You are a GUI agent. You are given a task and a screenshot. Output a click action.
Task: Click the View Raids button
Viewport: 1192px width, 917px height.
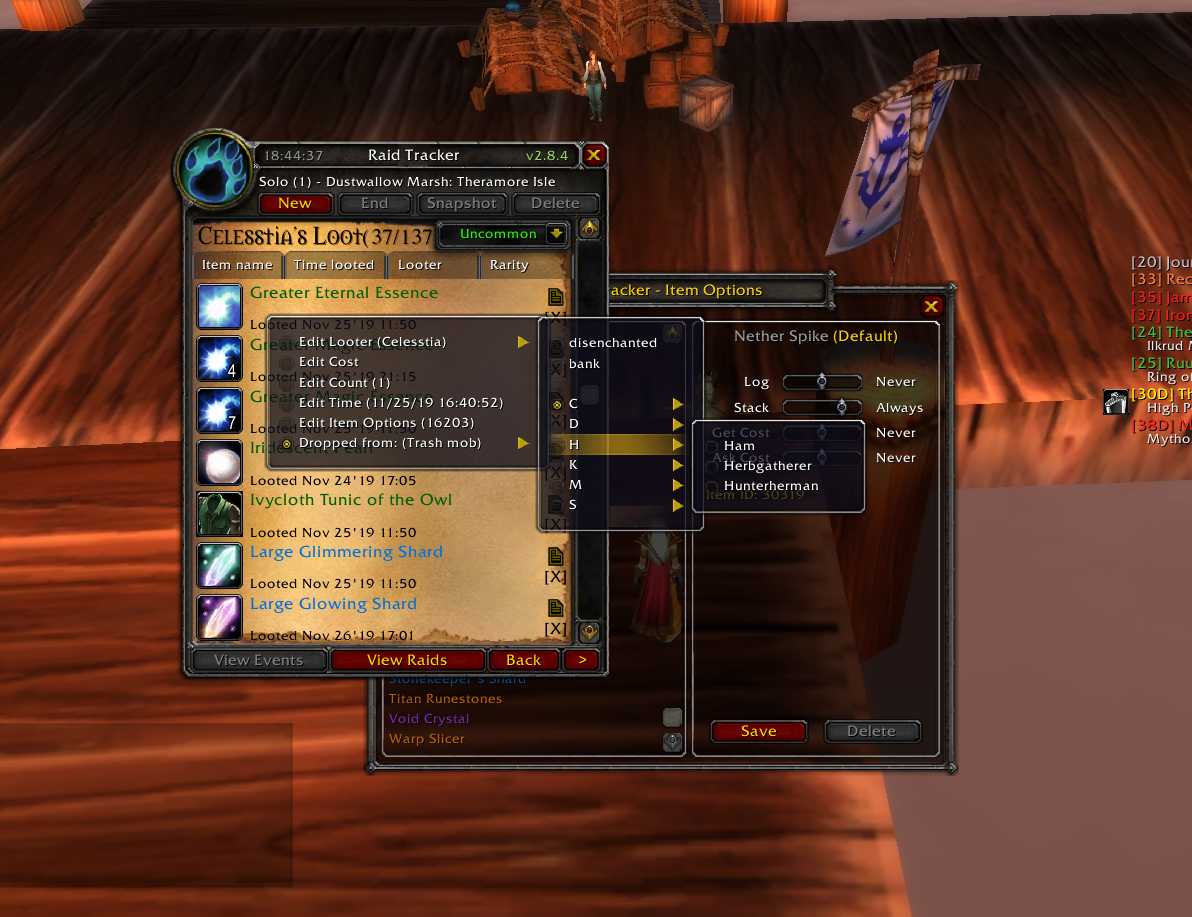coord(407,660)
